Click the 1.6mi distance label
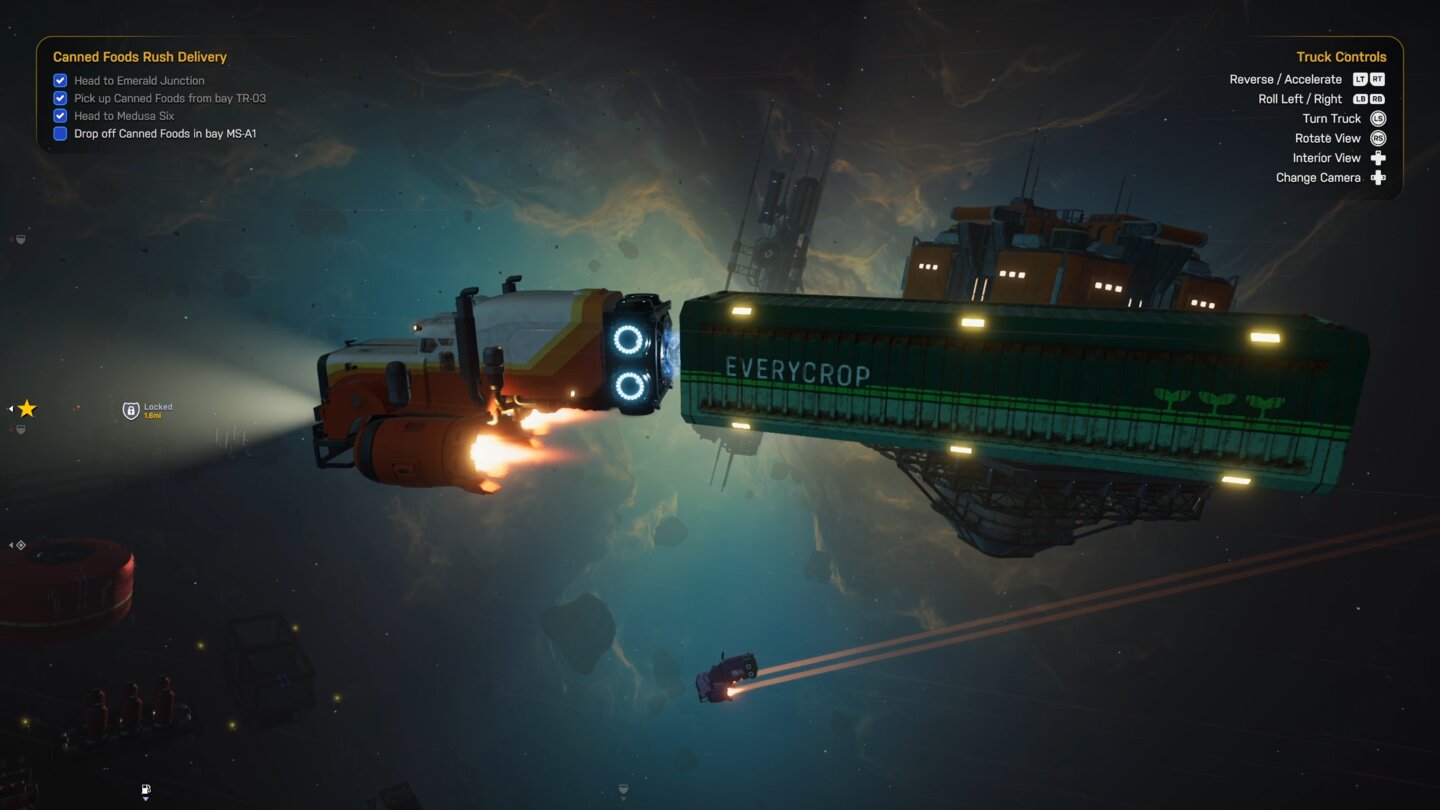Image resolution: width=1440 pixels, height=810 pixels. pyautogui.click(x=152, y=415)
